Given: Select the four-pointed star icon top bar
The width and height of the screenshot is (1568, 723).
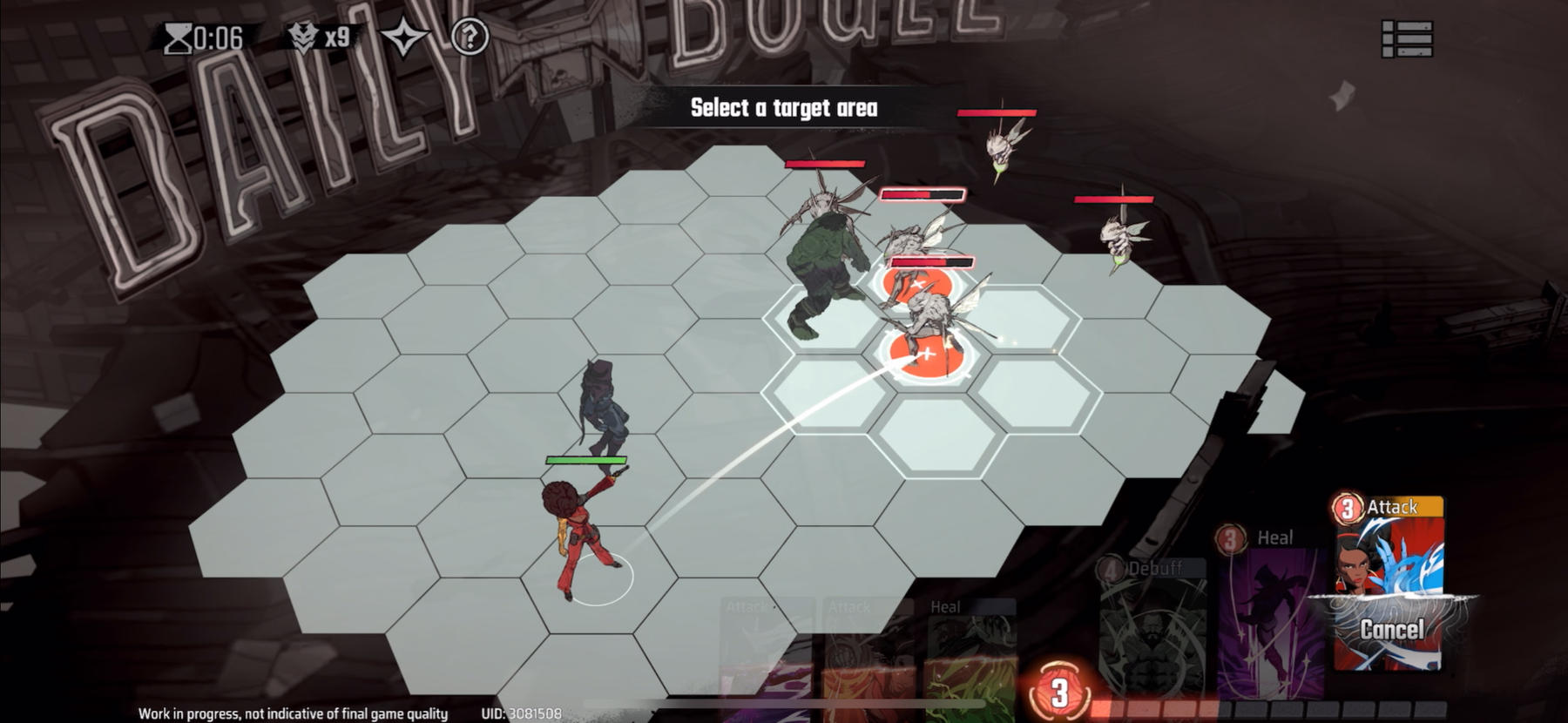Looking at the screenshot, I should [x=406, y=37].
